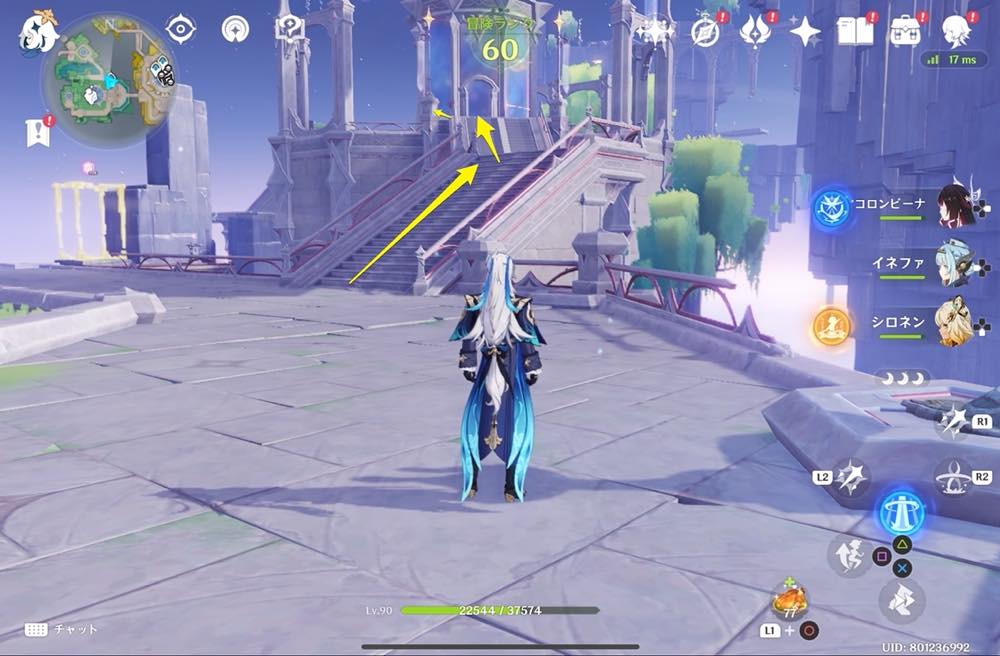Image resolution: width=1000 pixels, height=656 pixels.
Task: Toggle the eye-shaped elemental sight icon
Action: (180, 29)
